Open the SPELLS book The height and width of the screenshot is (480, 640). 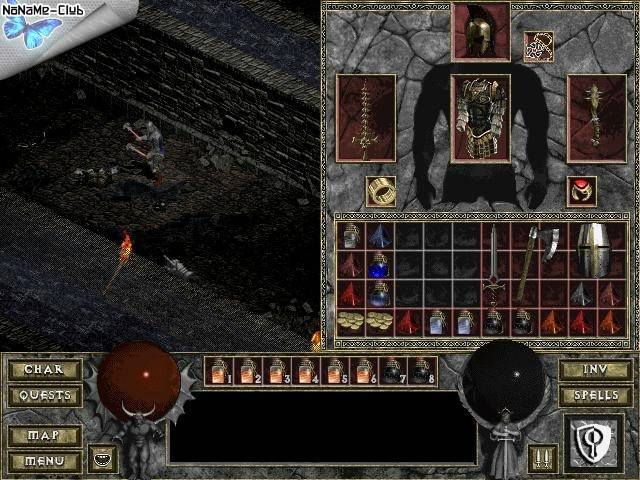[594, 395]
